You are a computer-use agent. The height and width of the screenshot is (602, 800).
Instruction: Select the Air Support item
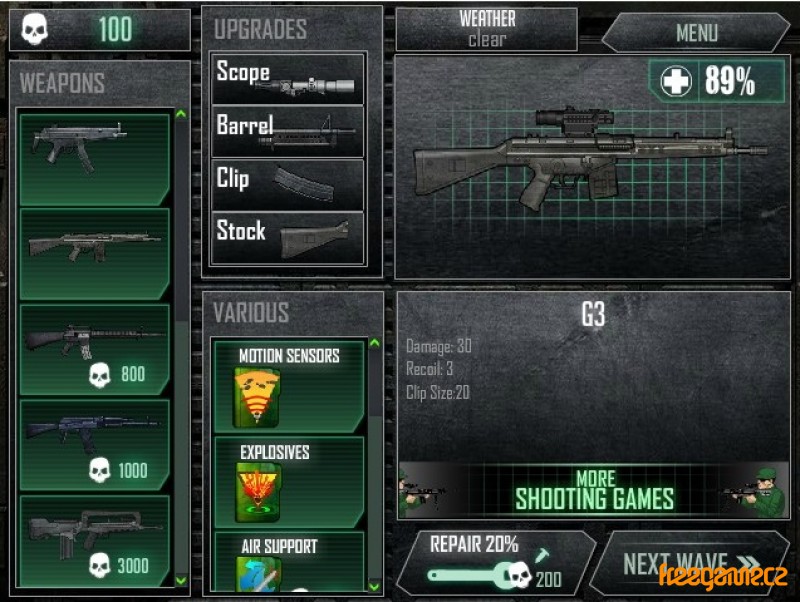(x=288, y=560)
